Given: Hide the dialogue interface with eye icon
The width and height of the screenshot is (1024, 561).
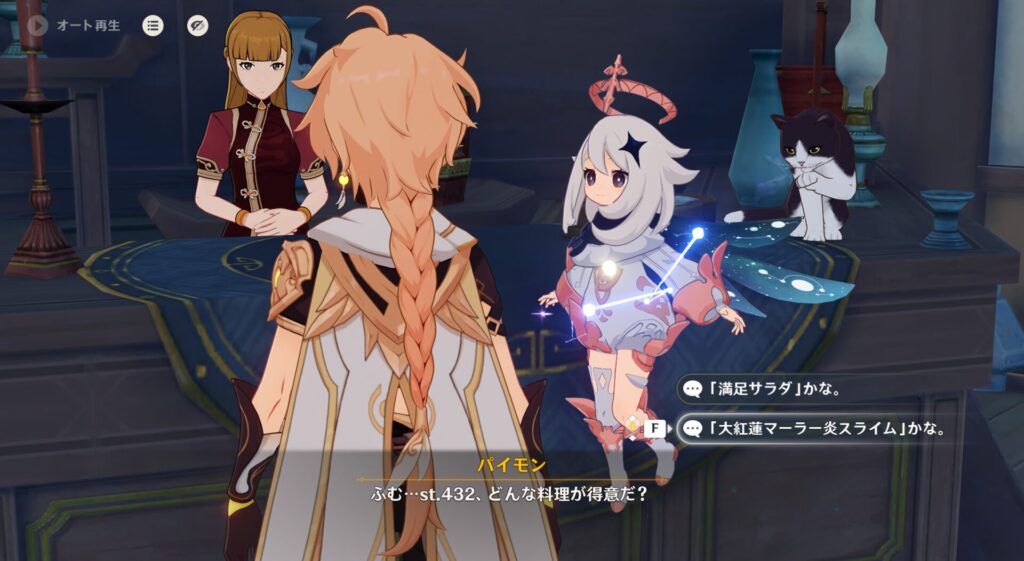Looking at the screenshot, I should [198, 25].
